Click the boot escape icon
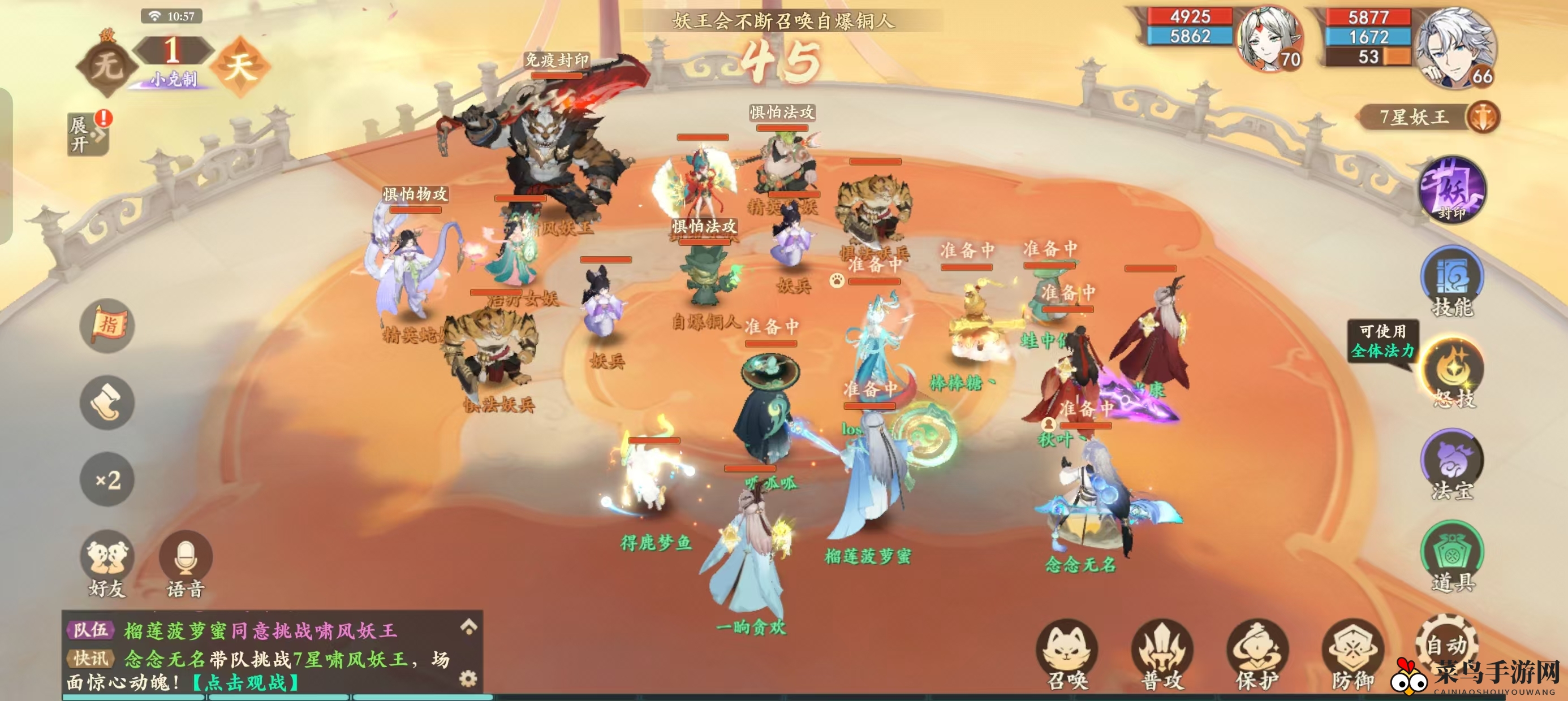The width and height of the screenshot is (1568, 701). pyautogui.click(x=107, y=402)
